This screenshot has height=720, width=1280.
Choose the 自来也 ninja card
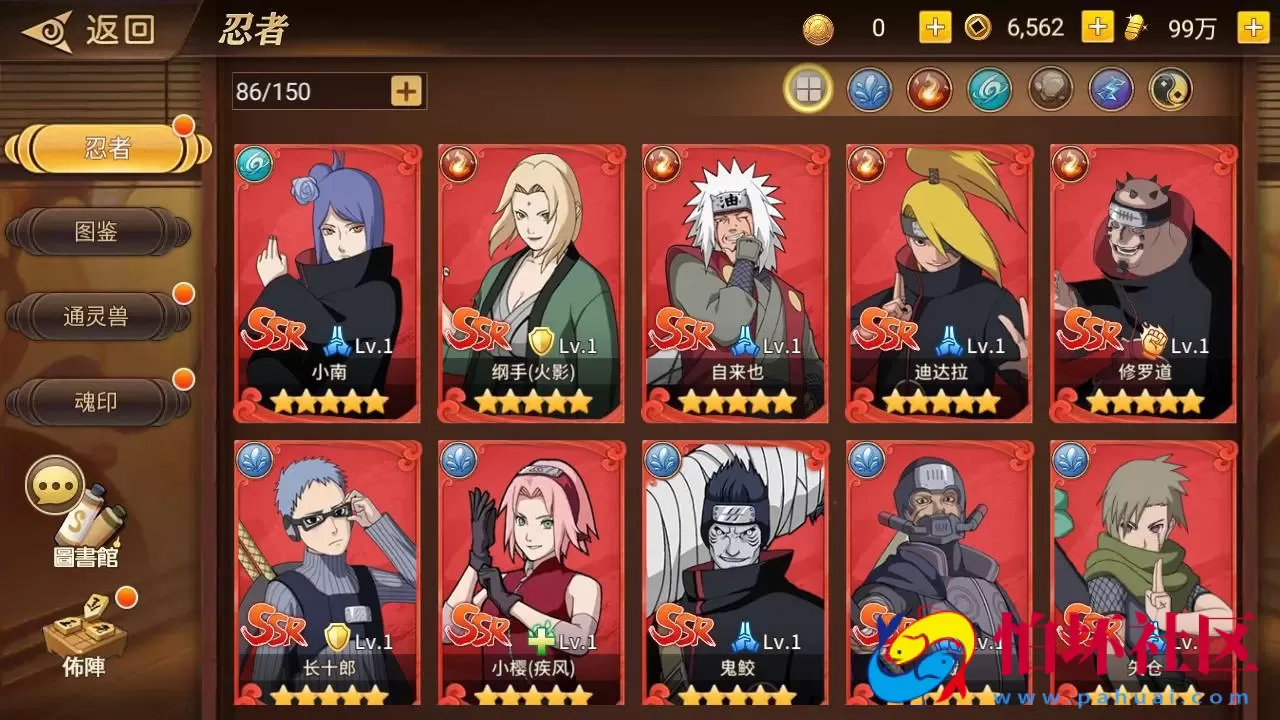point(735,283)
